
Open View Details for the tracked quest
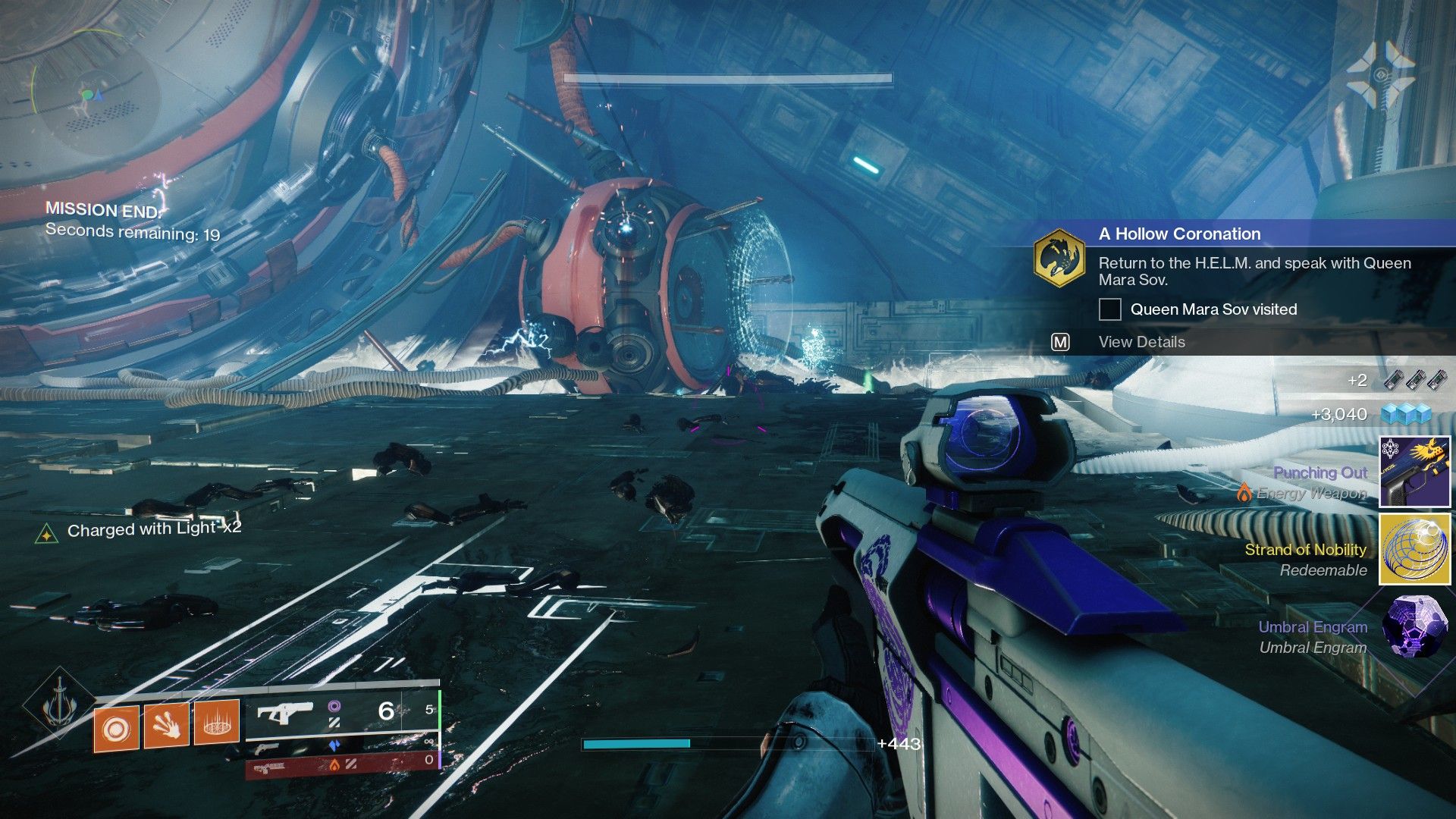tap(1141, 342)
